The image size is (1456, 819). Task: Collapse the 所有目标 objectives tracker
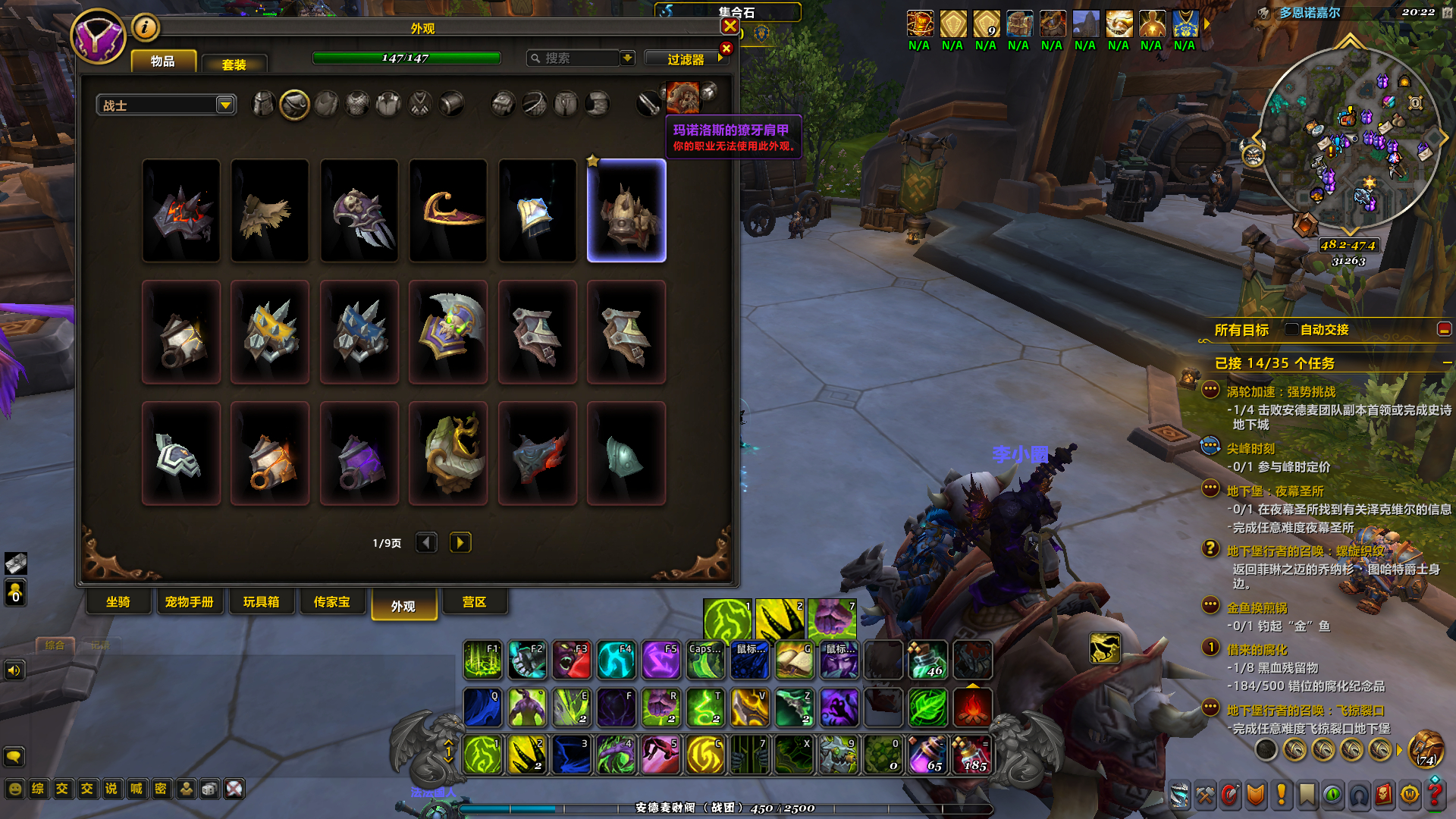click(1444, 329)
